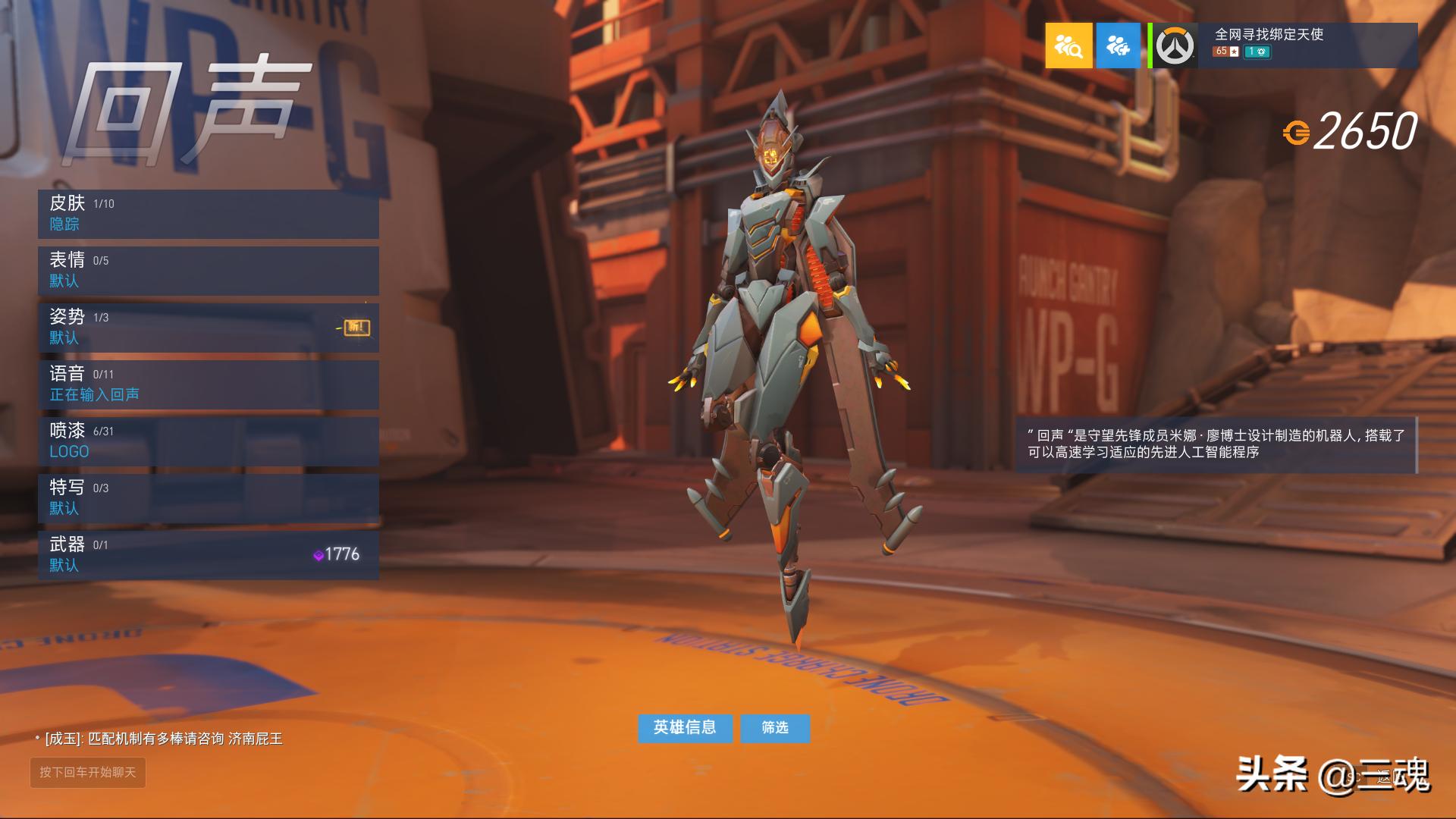The image size is (1456, 819).
Task: Open the 喷漆 sprays category
Action: [x=208, y=441]
